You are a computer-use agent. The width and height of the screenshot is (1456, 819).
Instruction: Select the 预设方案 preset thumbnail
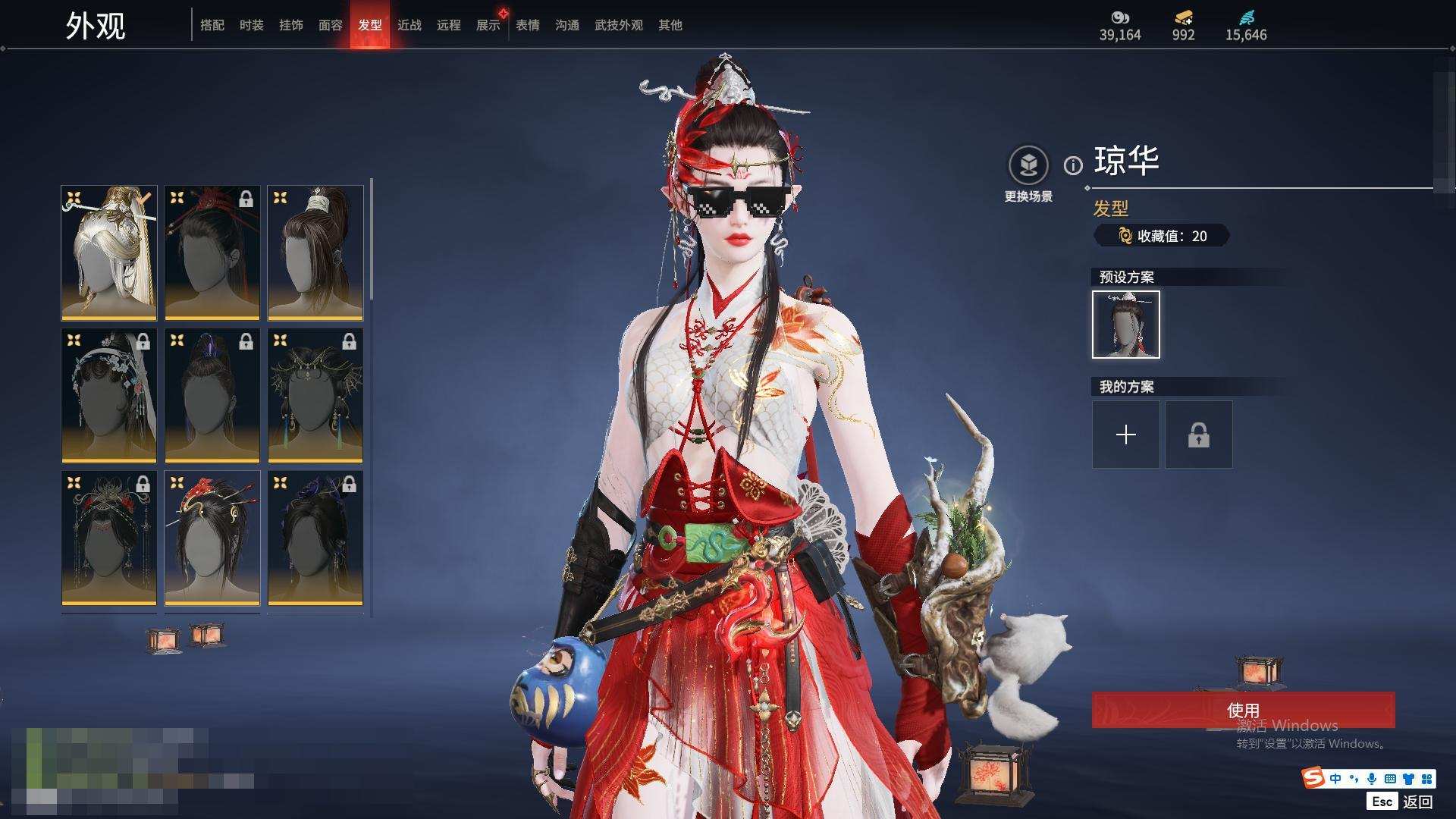1125,325
